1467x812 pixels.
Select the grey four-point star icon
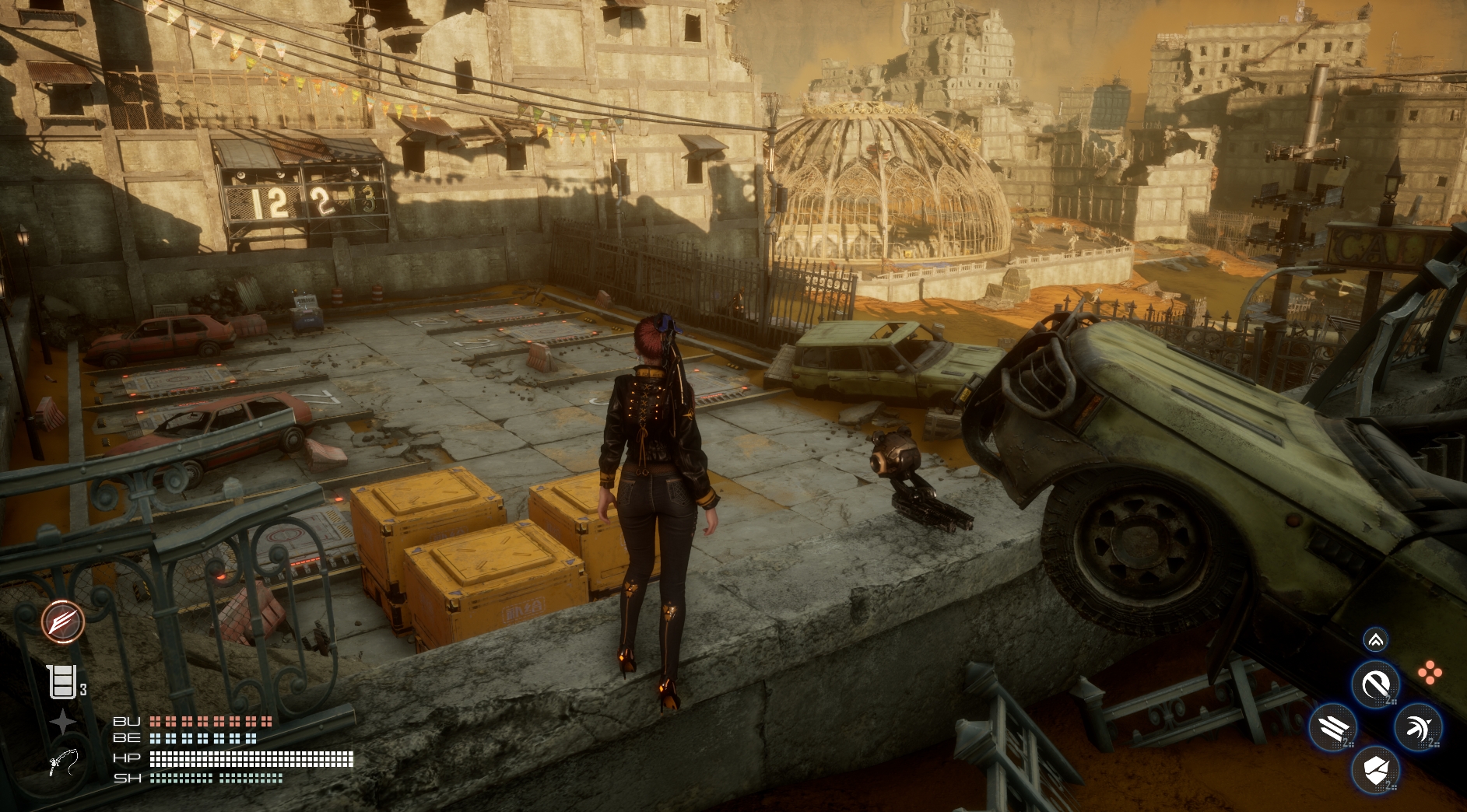[63, 723]
